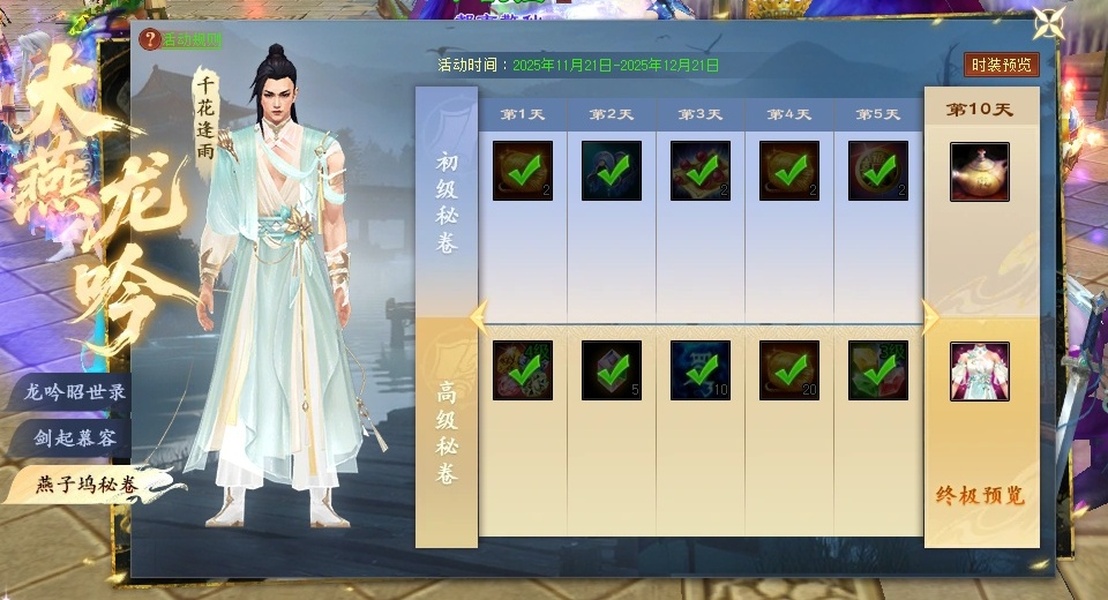This screenshot has height=600, width=1108.
Task: Close the 大燕龙吟 event window
Action: pyautogui.click(x=1049, y=23)
